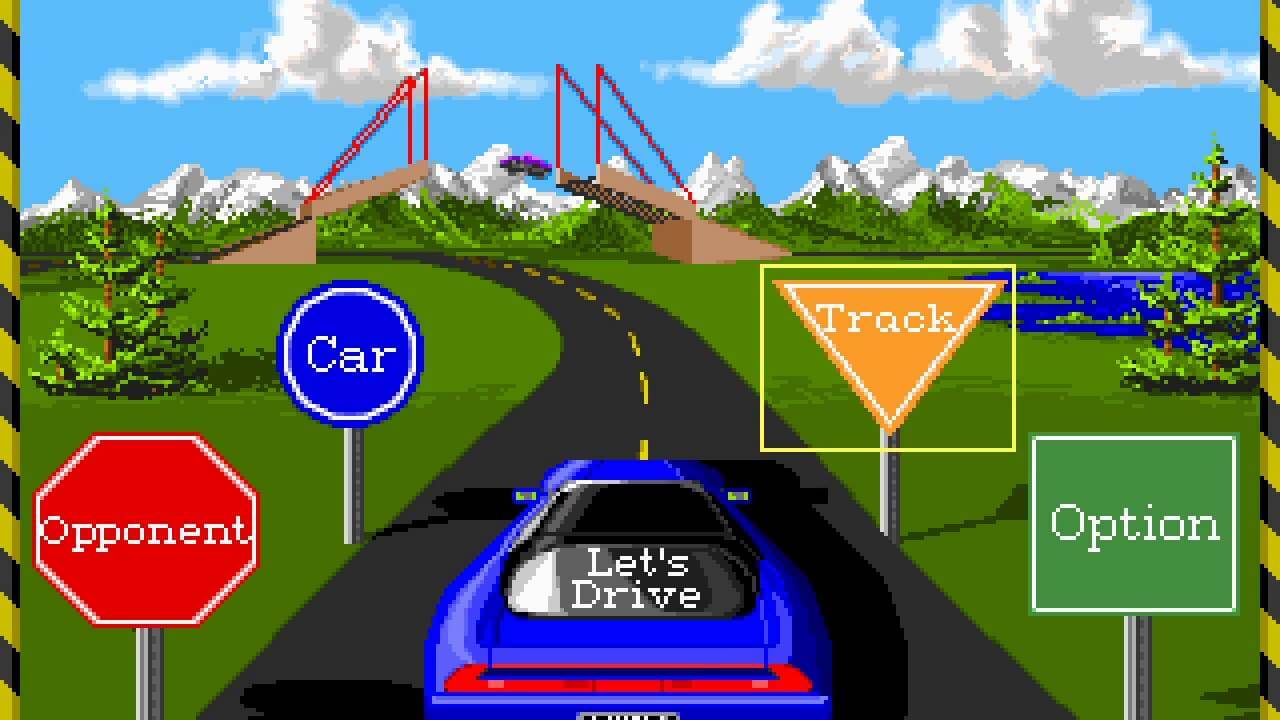Click the right green marker light on the car

tap(740, 494)
